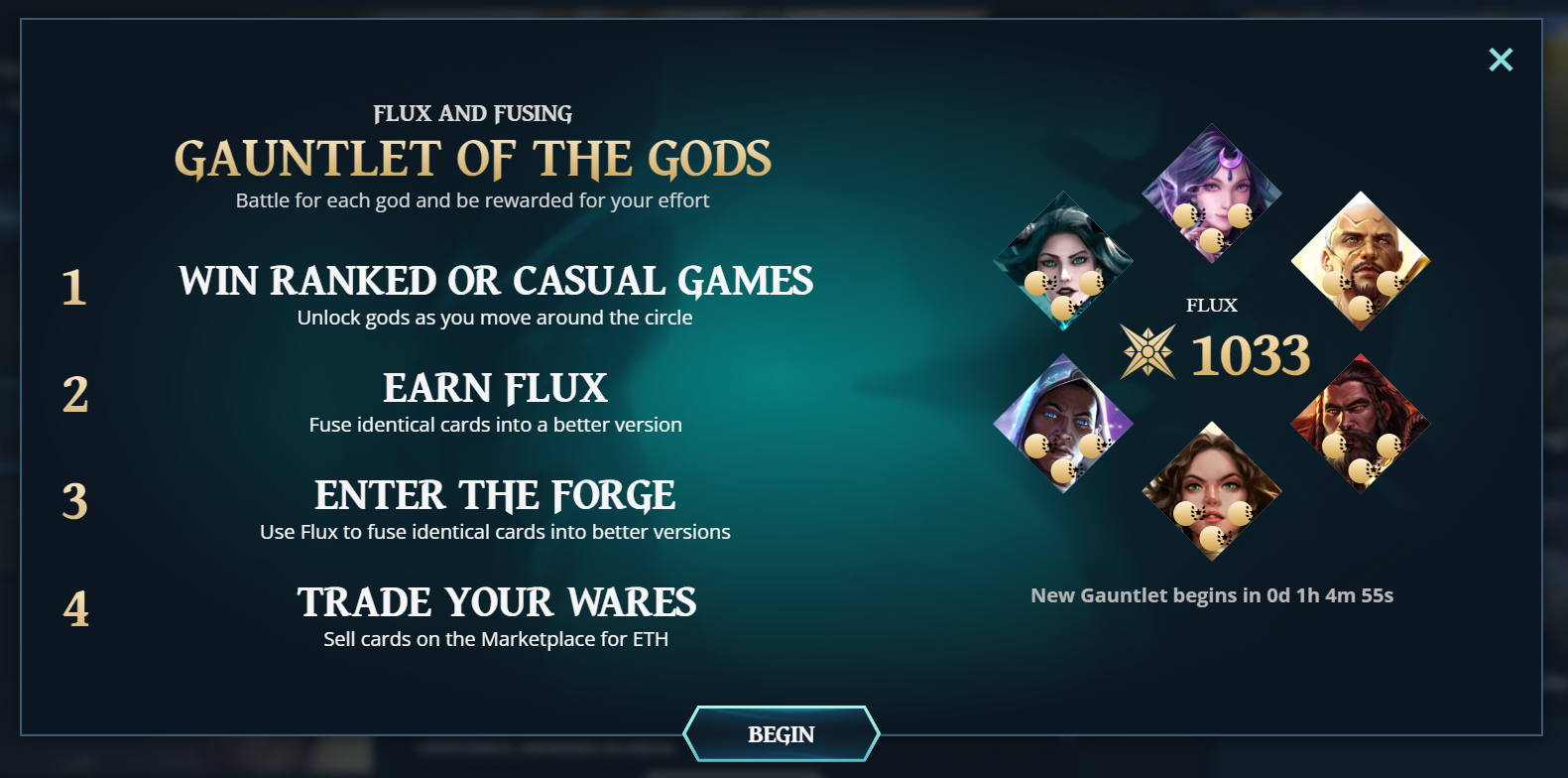This screenshot has height=778, width=1568.
Task: Click the TRADE YOUR WARES step heading
Action: (495, 602)
